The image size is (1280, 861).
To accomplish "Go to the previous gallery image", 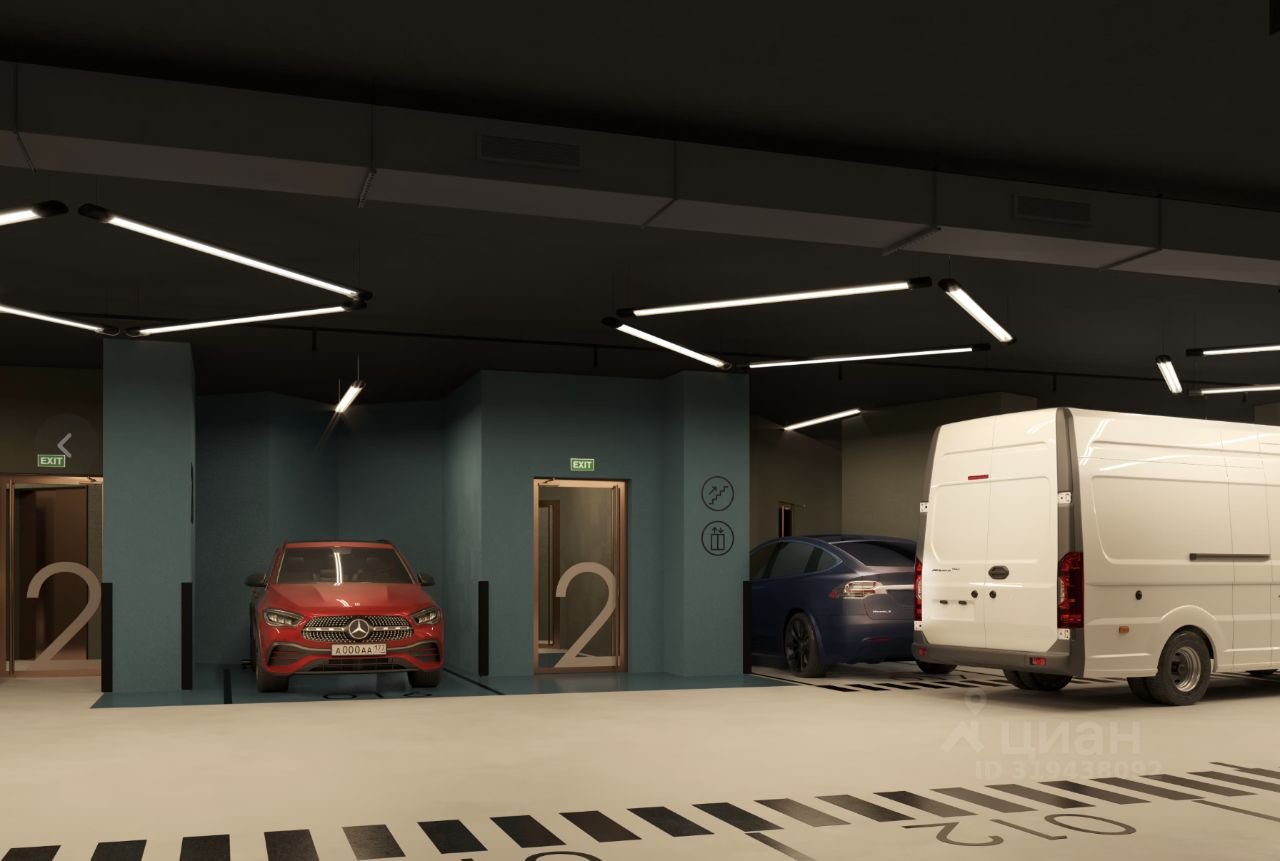I will click(x=65, y=445).
